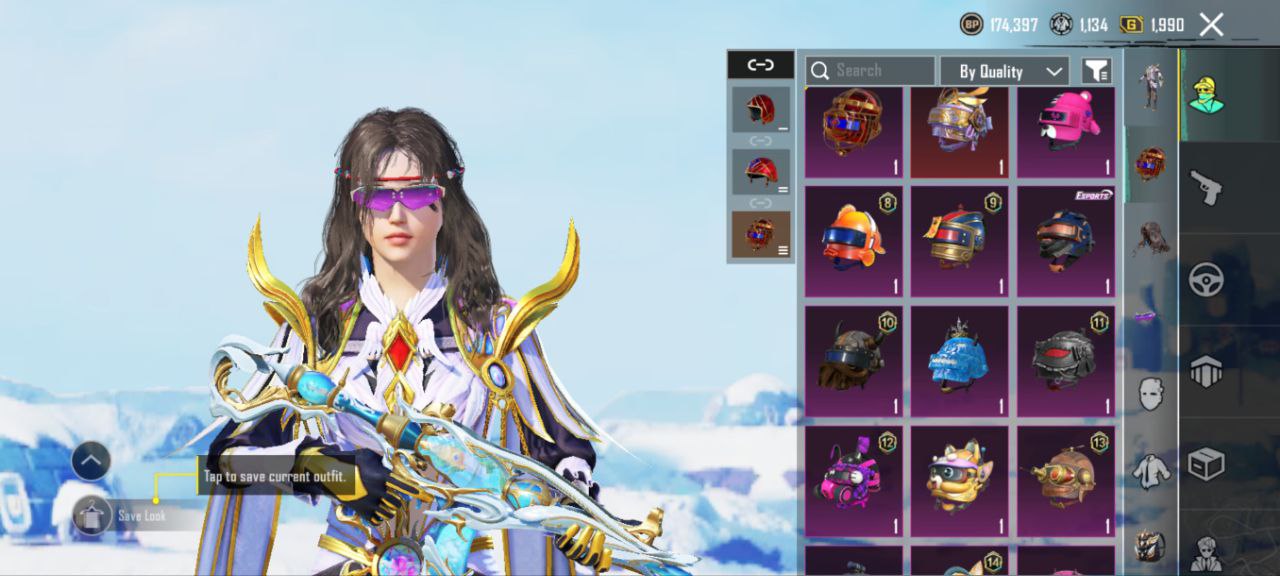Open the filter funnel options
The height and width of the screenshot is (576, 1280).
(x=1096, y=71)
